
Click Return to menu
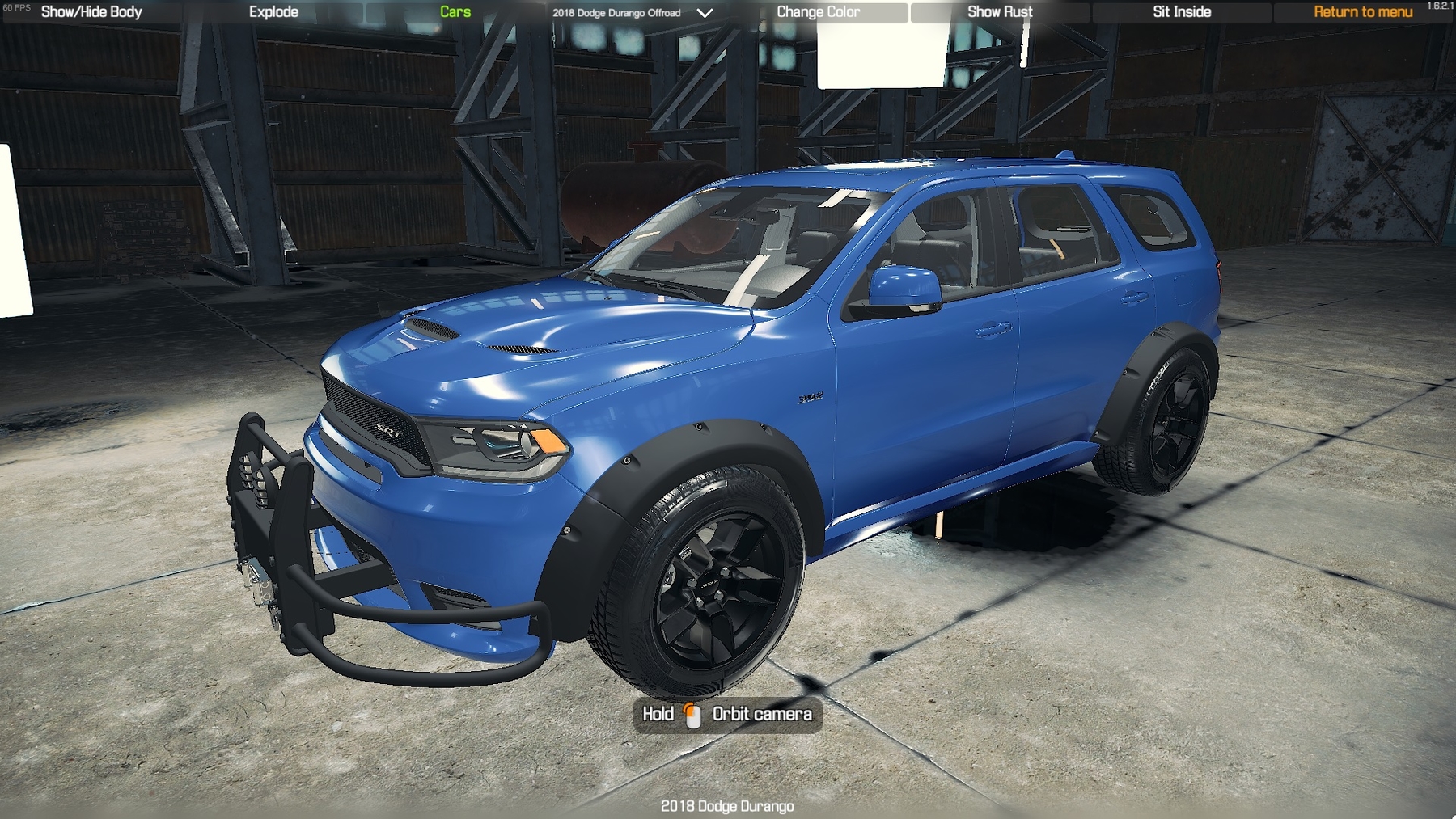tap(1363, 11)
